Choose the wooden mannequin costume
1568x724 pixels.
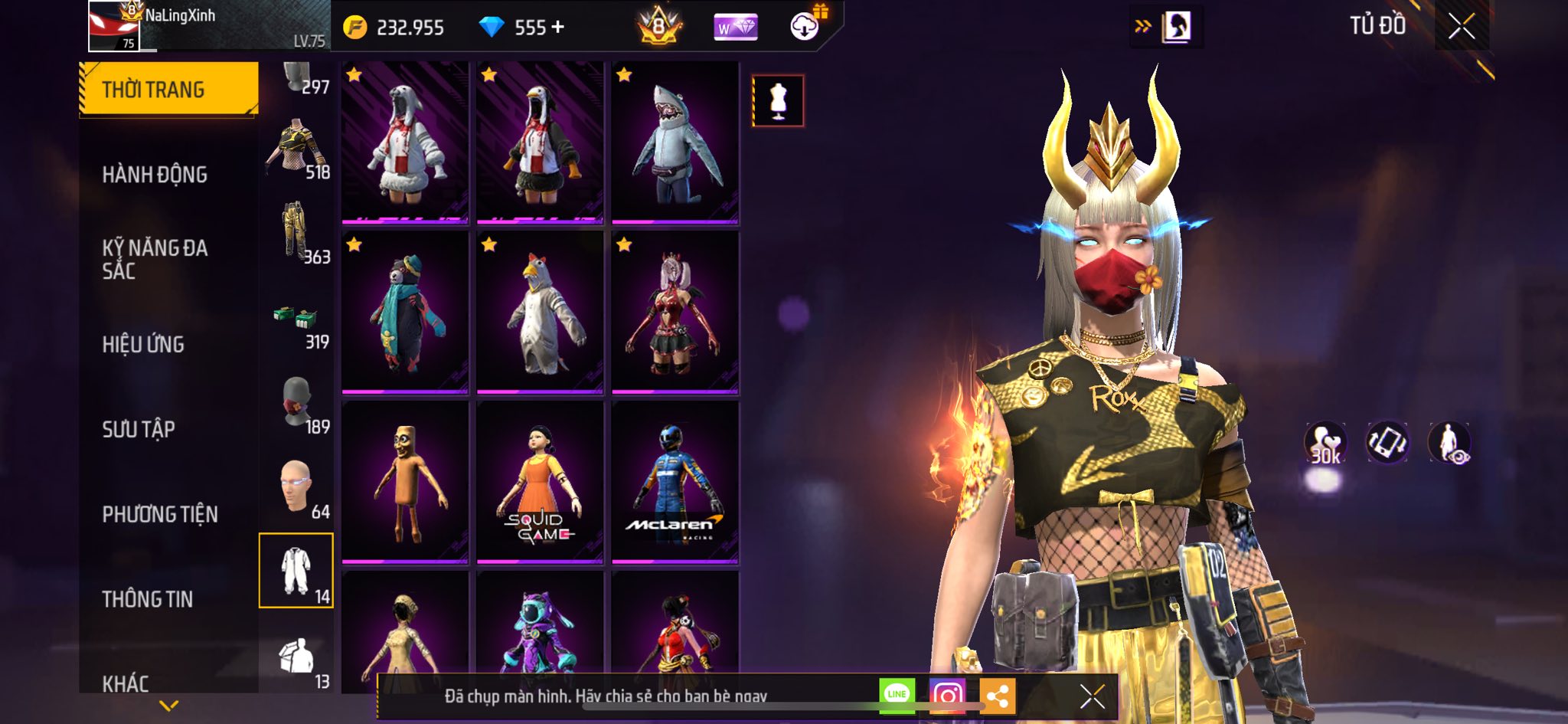(x=405, y=482)
